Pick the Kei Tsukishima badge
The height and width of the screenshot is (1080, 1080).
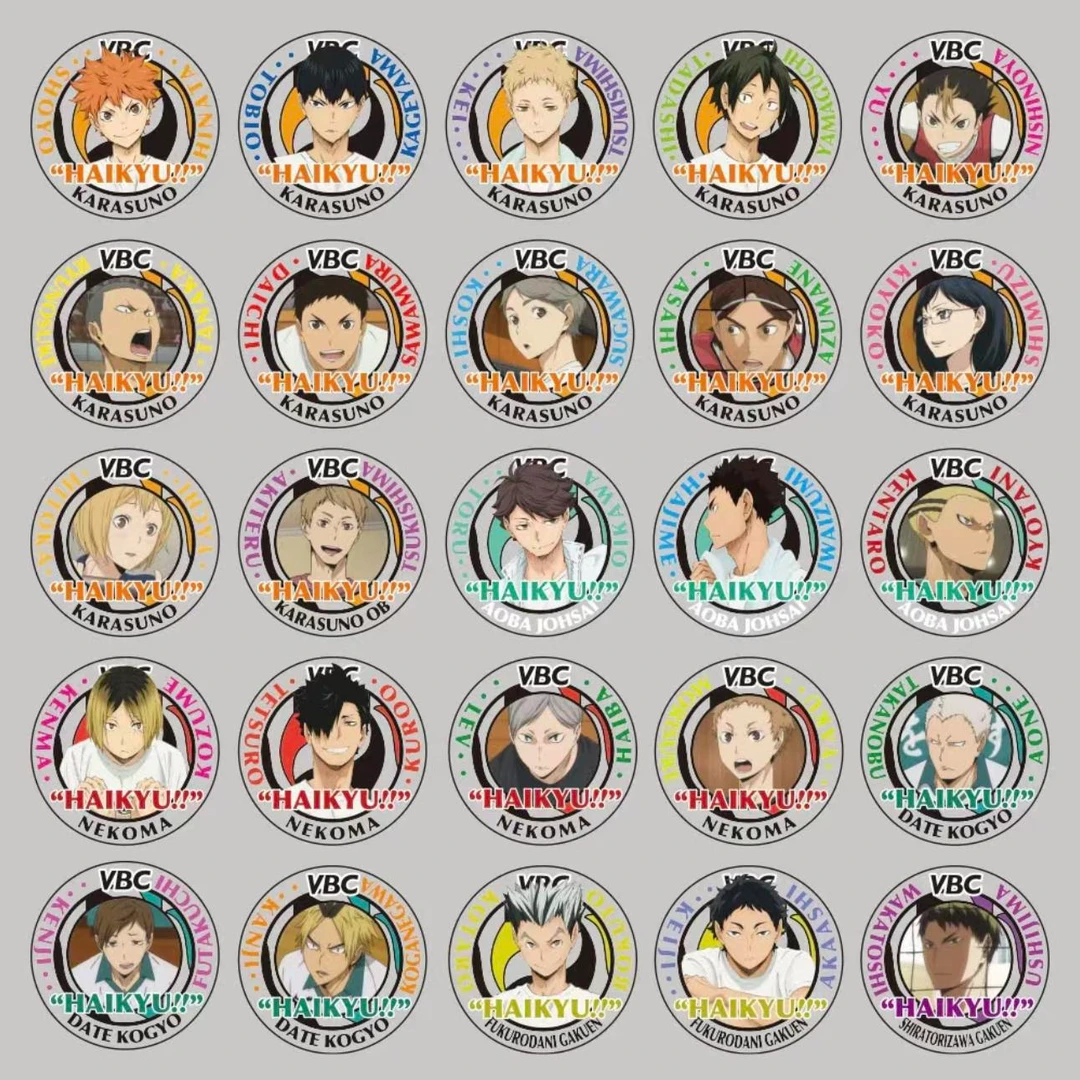(x=540, y=124)
